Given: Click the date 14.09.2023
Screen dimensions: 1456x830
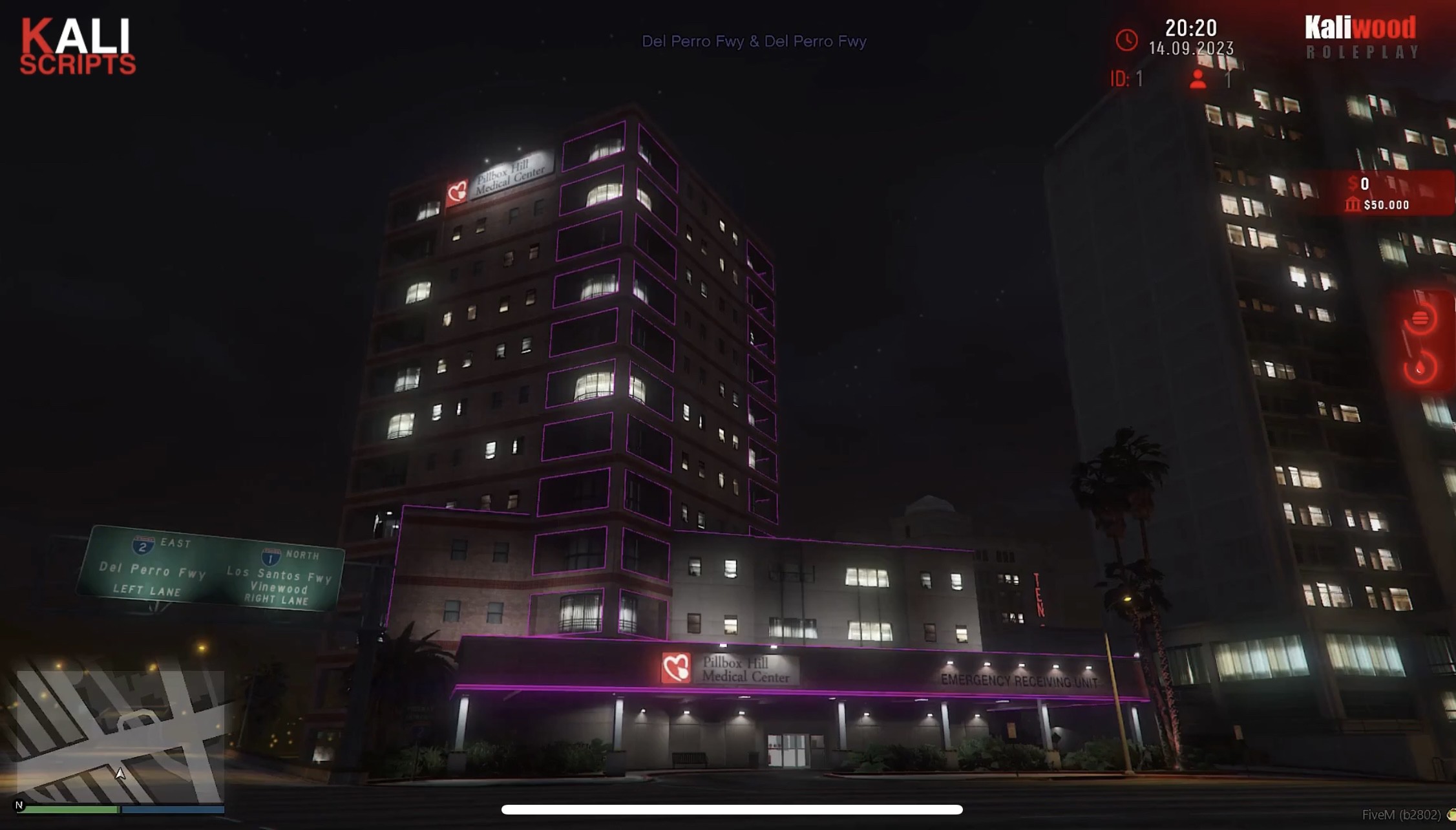Looking at the screenshot, I should (1192, 48).
